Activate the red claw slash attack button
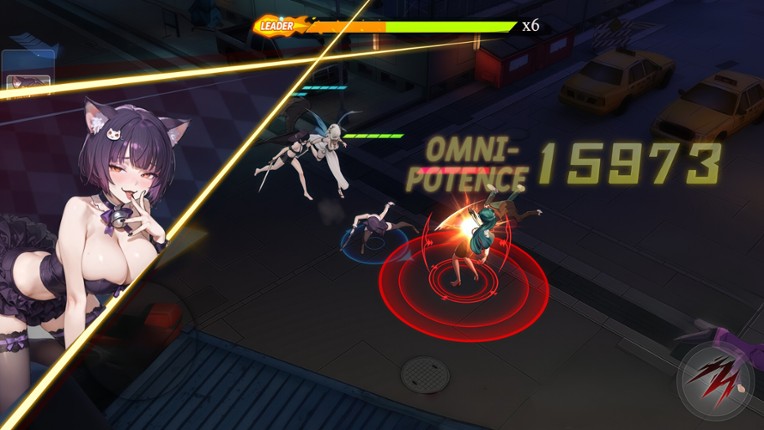The height and width of the screenshot is (430, 764). (714, 381)
